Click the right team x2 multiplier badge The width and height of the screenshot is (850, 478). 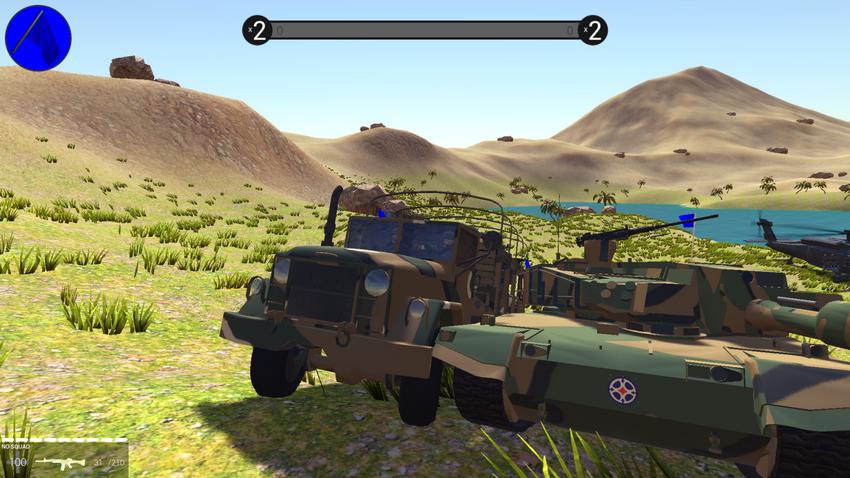pos(592,30)
